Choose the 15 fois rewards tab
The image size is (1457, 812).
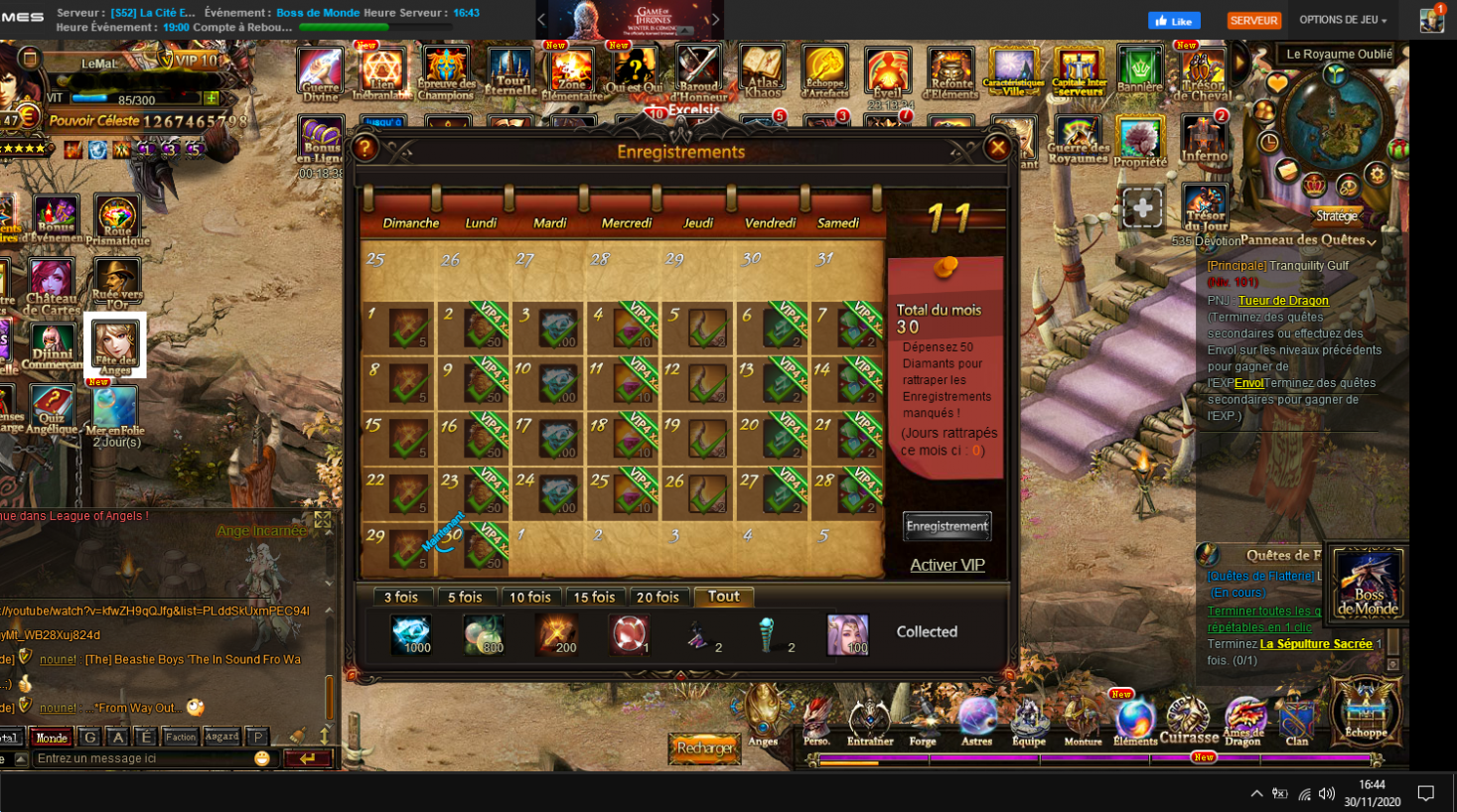[594, 597]
